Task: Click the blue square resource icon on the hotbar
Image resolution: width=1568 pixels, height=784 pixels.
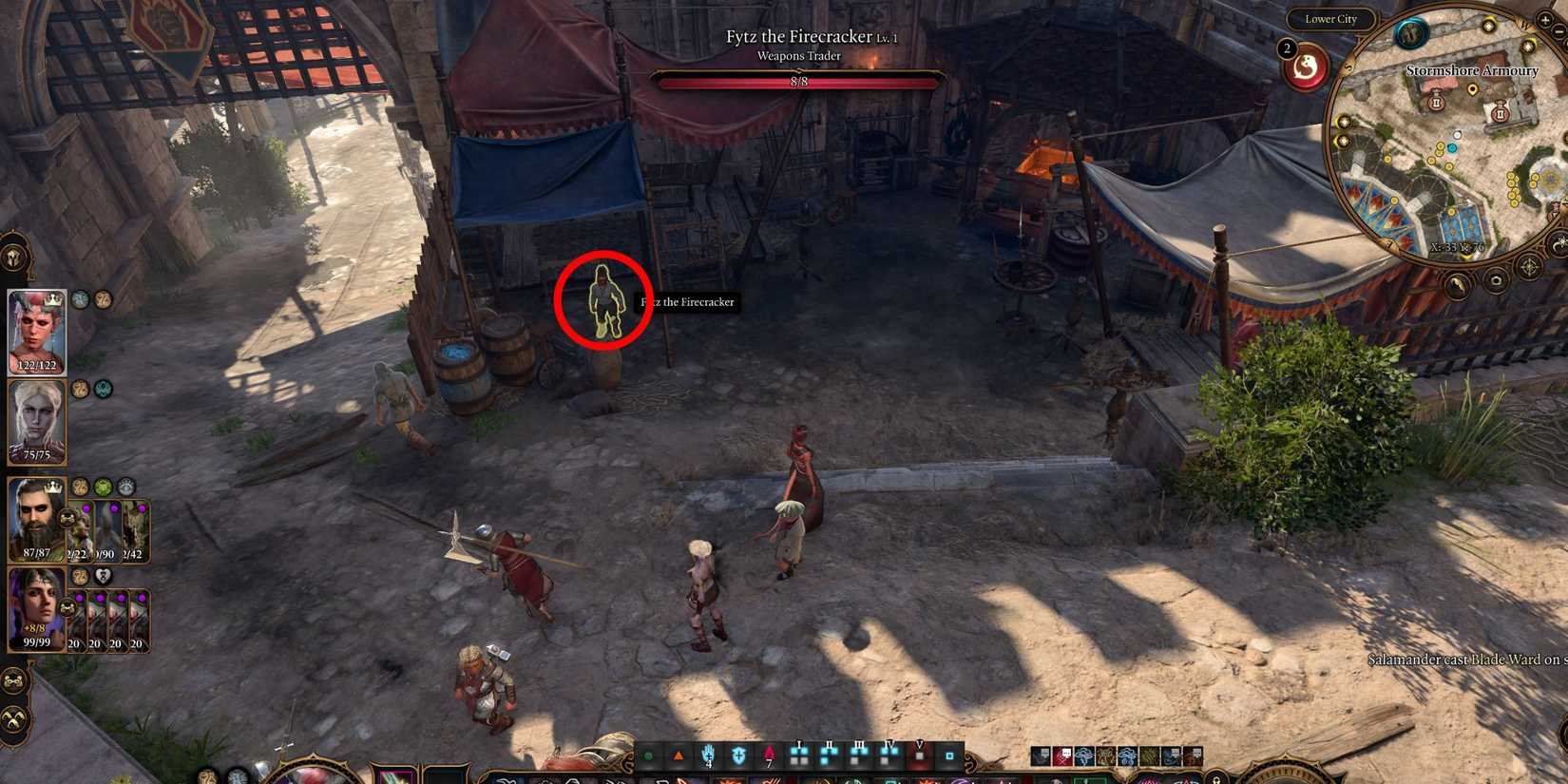Action: pyautogui.click(x=951, y=755)
